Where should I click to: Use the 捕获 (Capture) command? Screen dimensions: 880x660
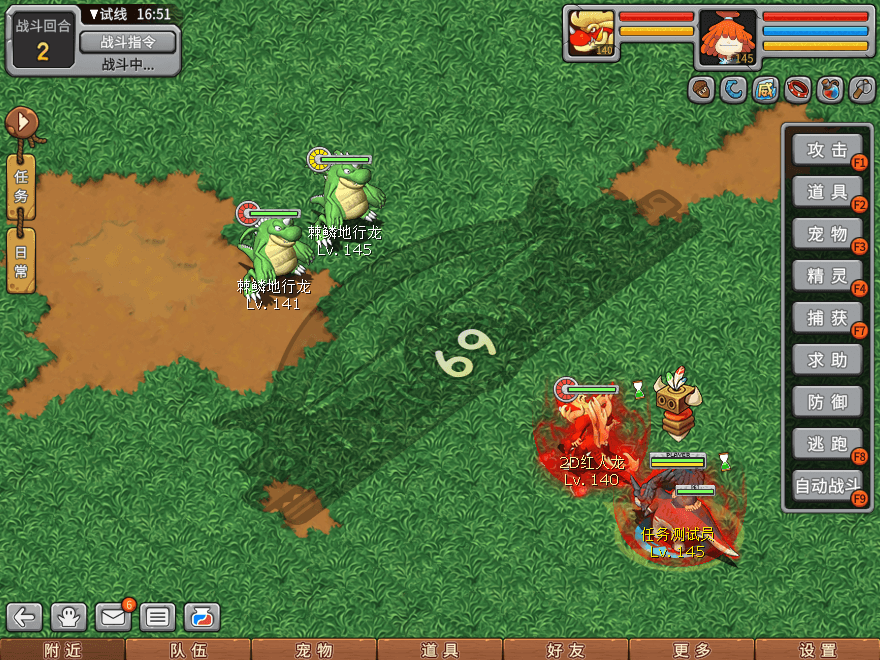coord(827,318)
